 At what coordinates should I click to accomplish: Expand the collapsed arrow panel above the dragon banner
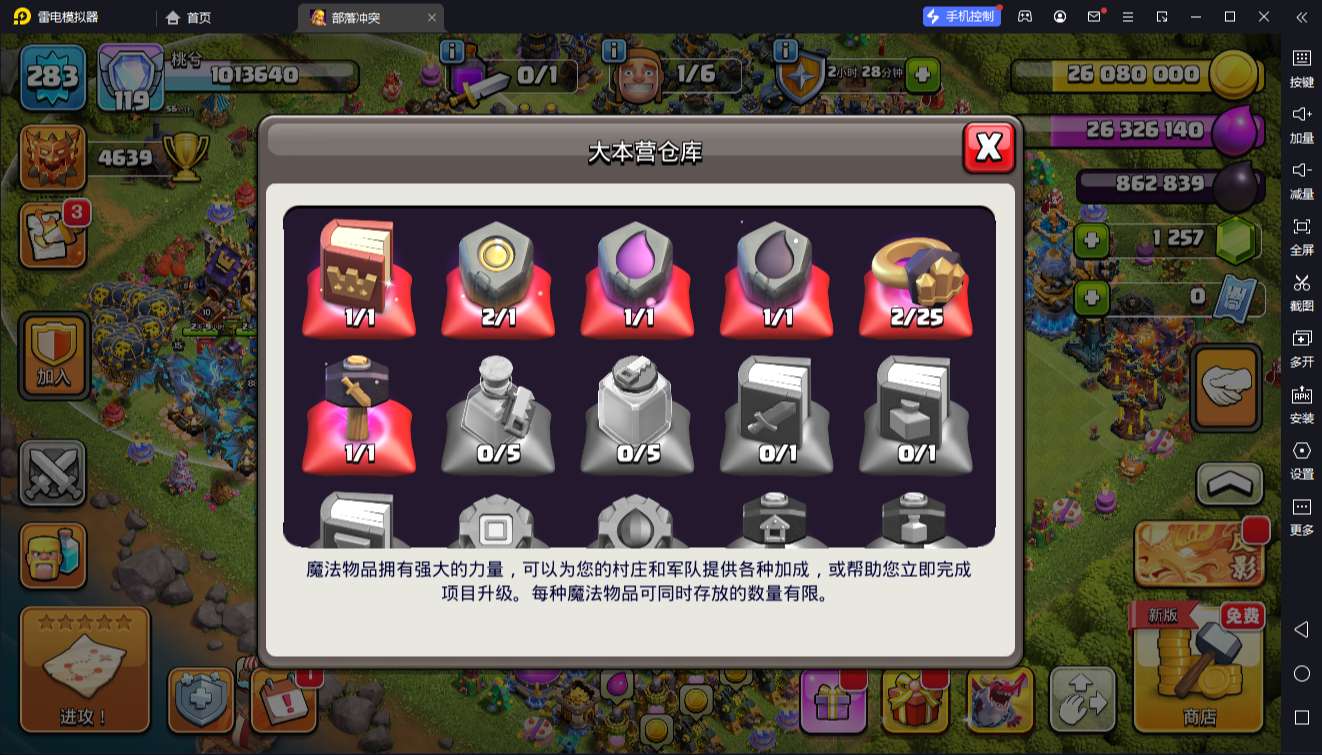click(1227, 485)
